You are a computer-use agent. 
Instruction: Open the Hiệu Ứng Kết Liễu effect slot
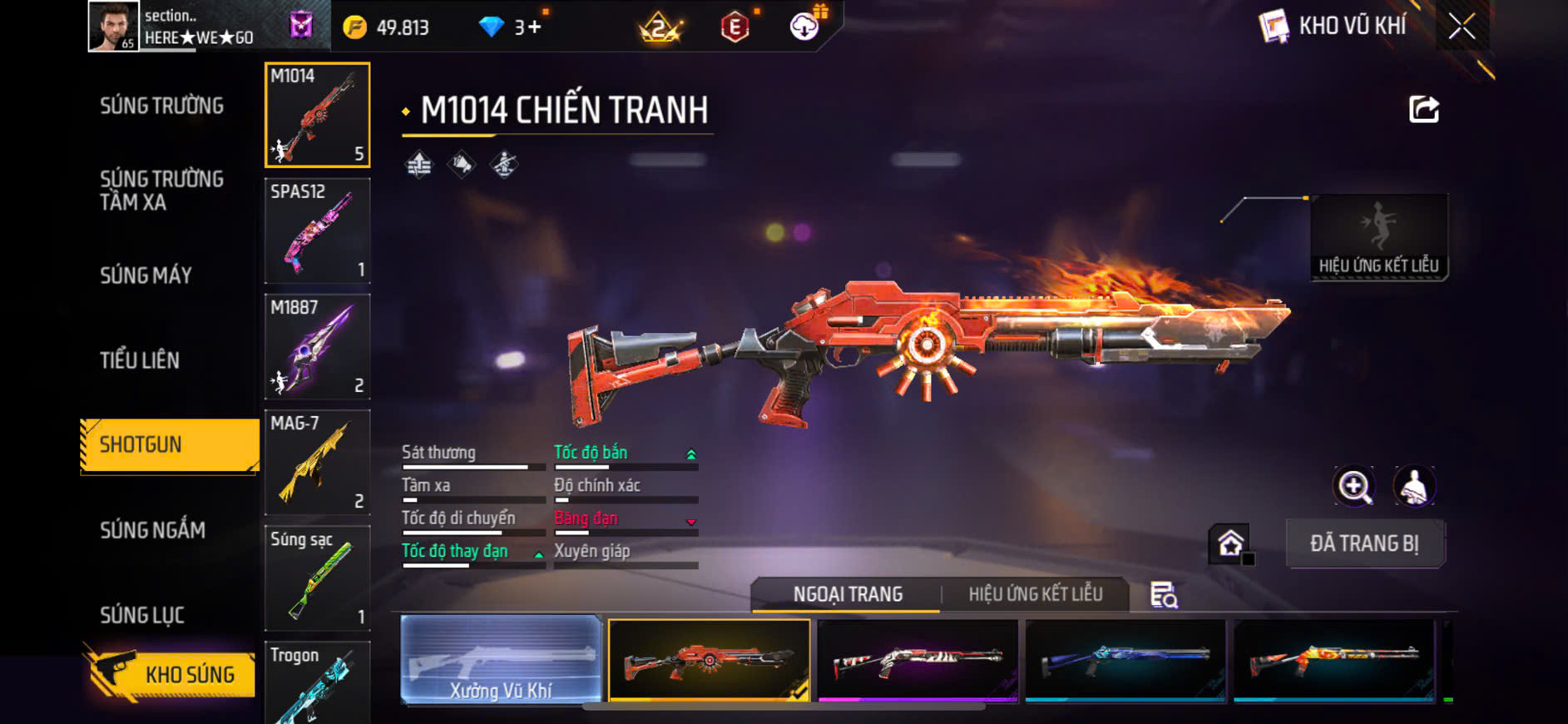click(1378, 237)
